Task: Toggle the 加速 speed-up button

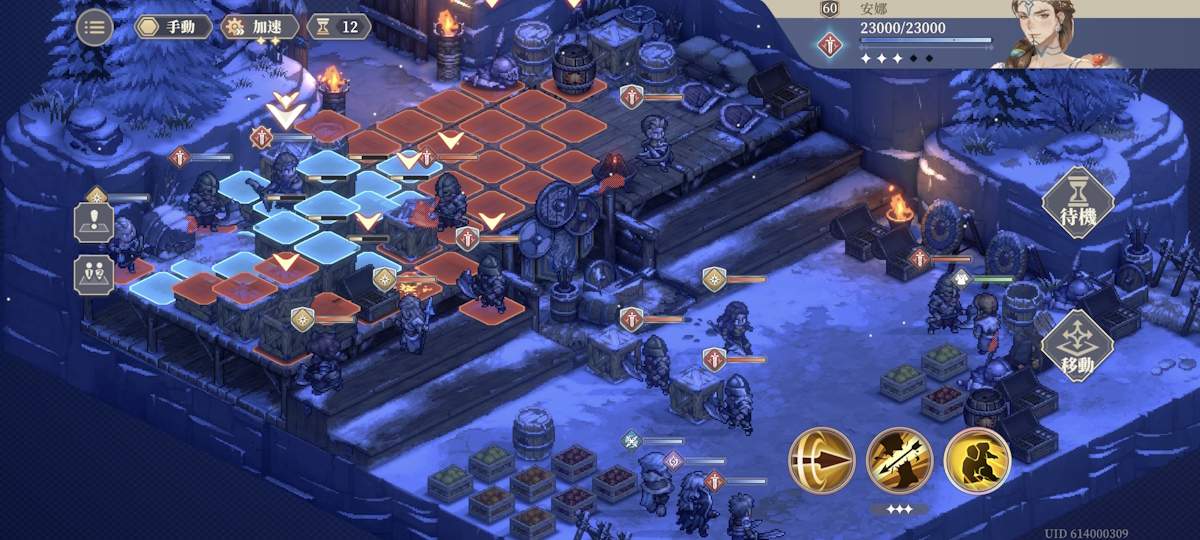Action: pos(259,27)
